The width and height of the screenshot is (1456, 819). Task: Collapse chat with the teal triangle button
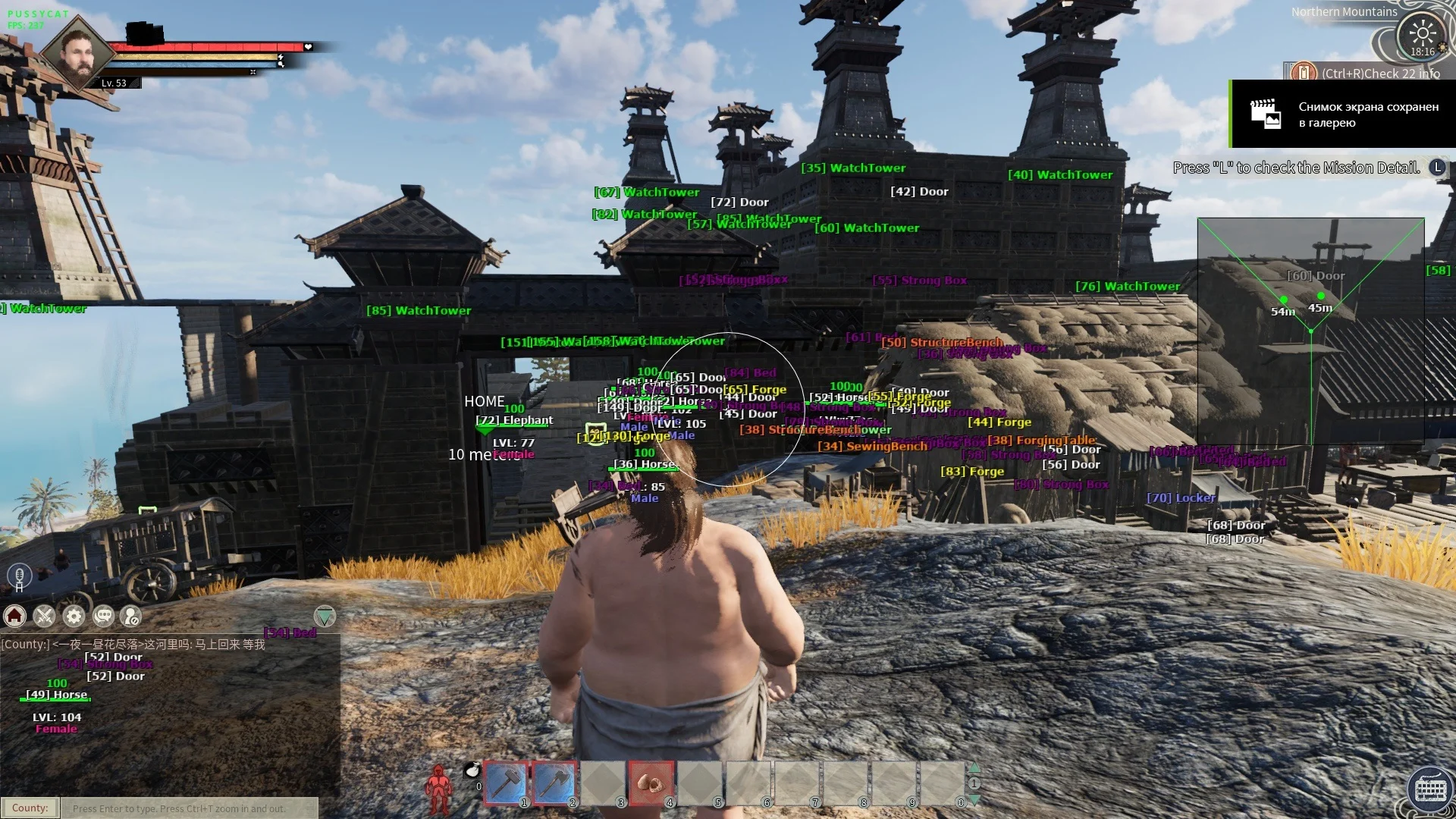(325, 617)
